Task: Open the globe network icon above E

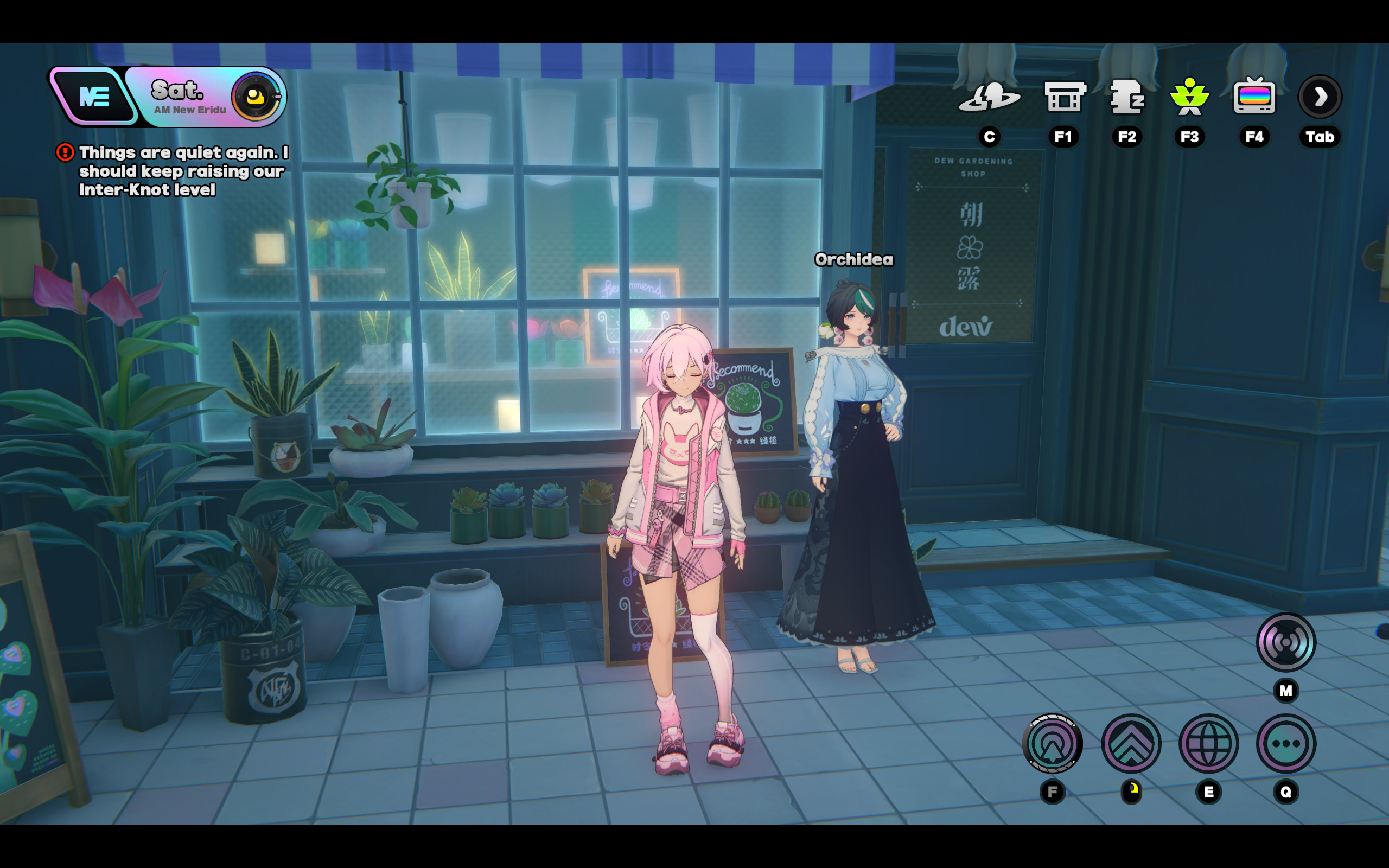Action: pos(1208,743)
